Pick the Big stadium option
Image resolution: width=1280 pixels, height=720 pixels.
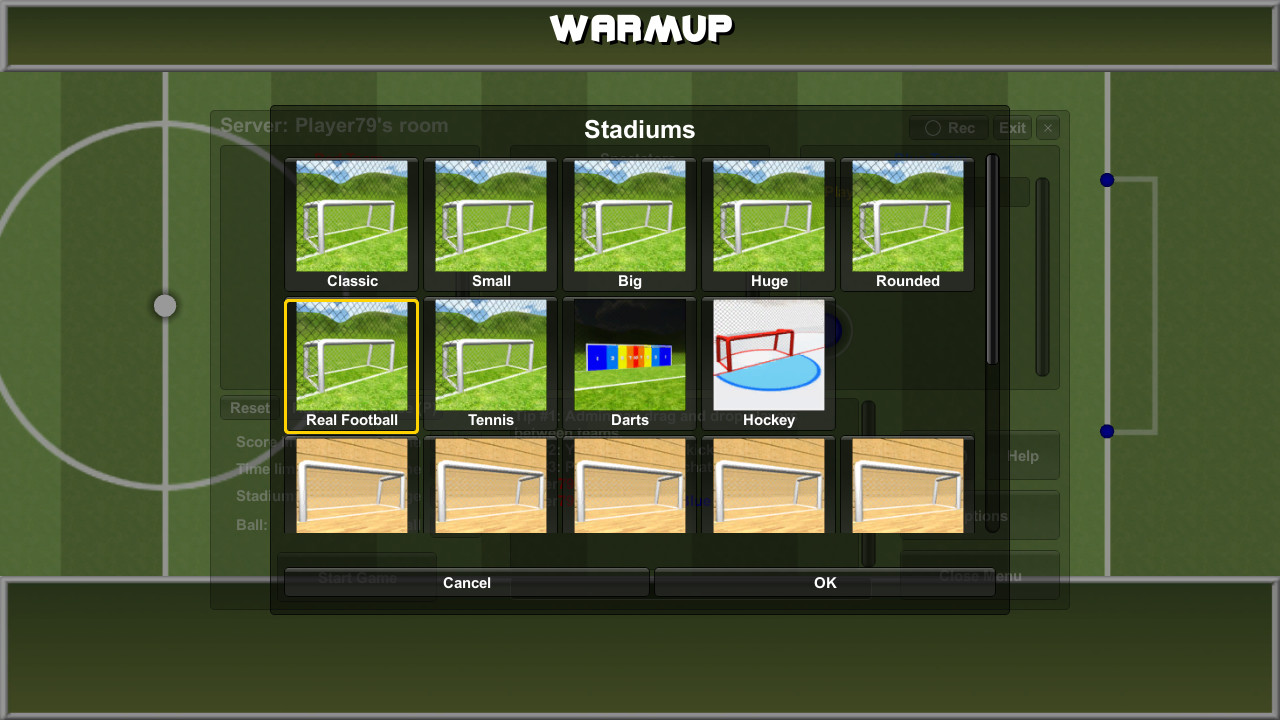629,220
